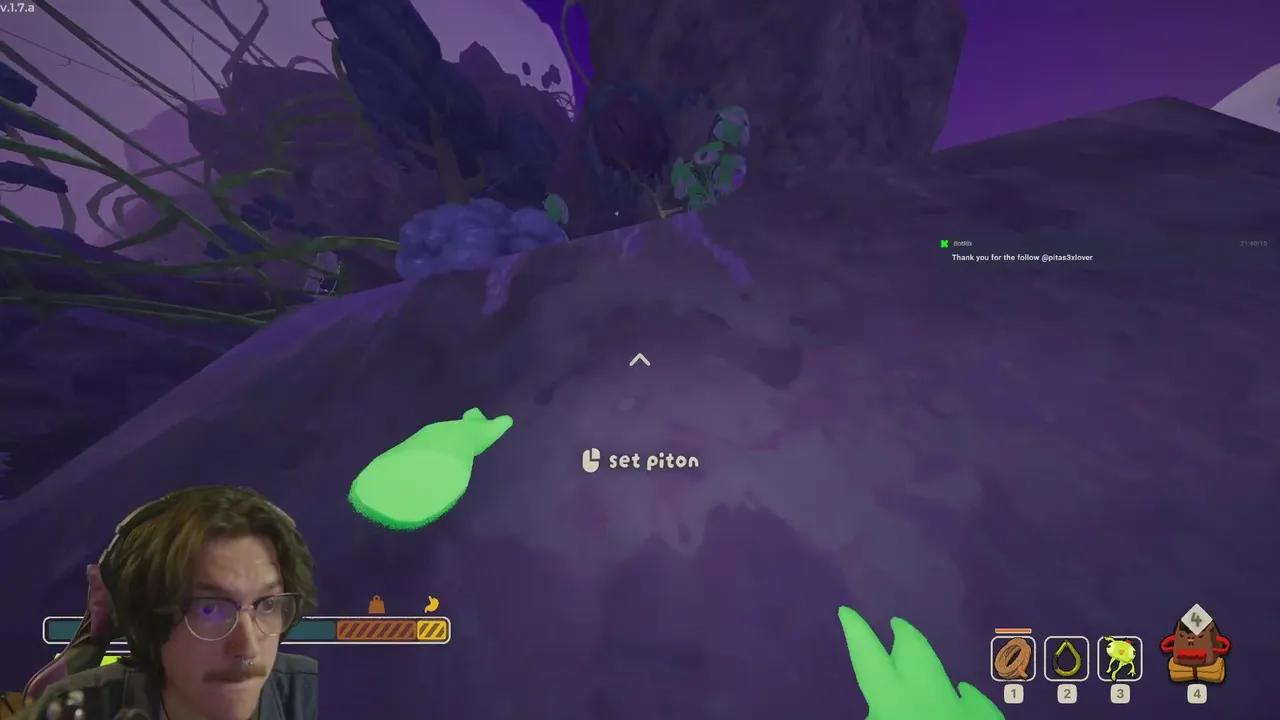Click the number 1 tag under the rope slot
Image resolution: width=1280 pixels, height=720 pixels.
1013,694
